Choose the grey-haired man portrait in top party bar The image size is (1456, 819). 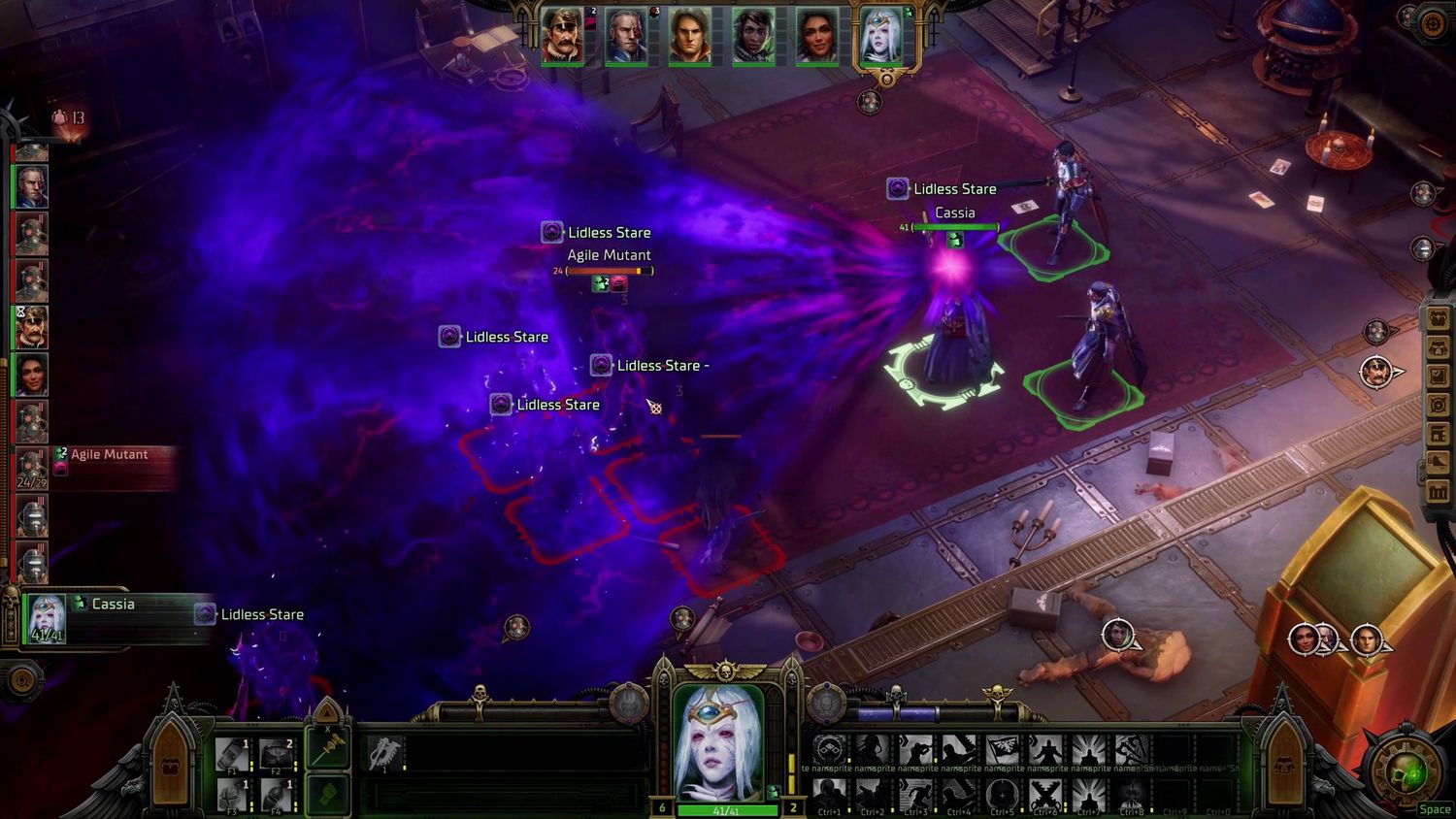click(x=626, y=39)
